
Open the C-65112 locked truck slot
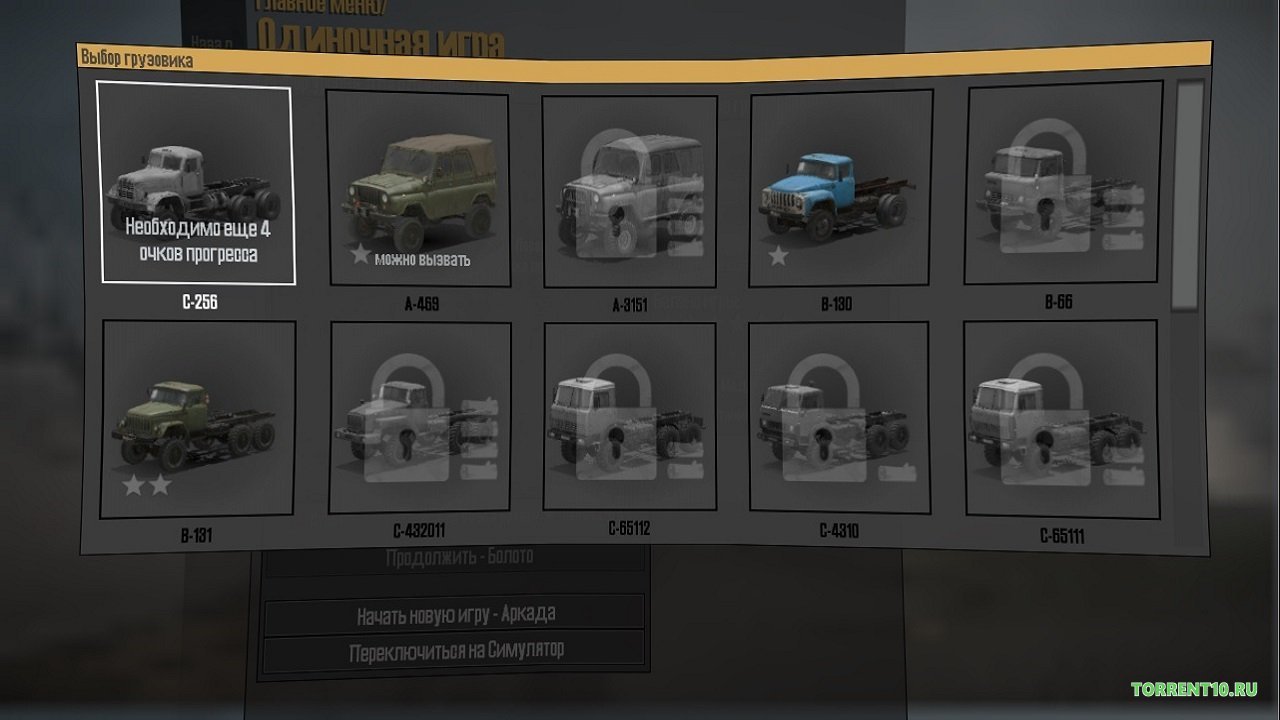629,420
